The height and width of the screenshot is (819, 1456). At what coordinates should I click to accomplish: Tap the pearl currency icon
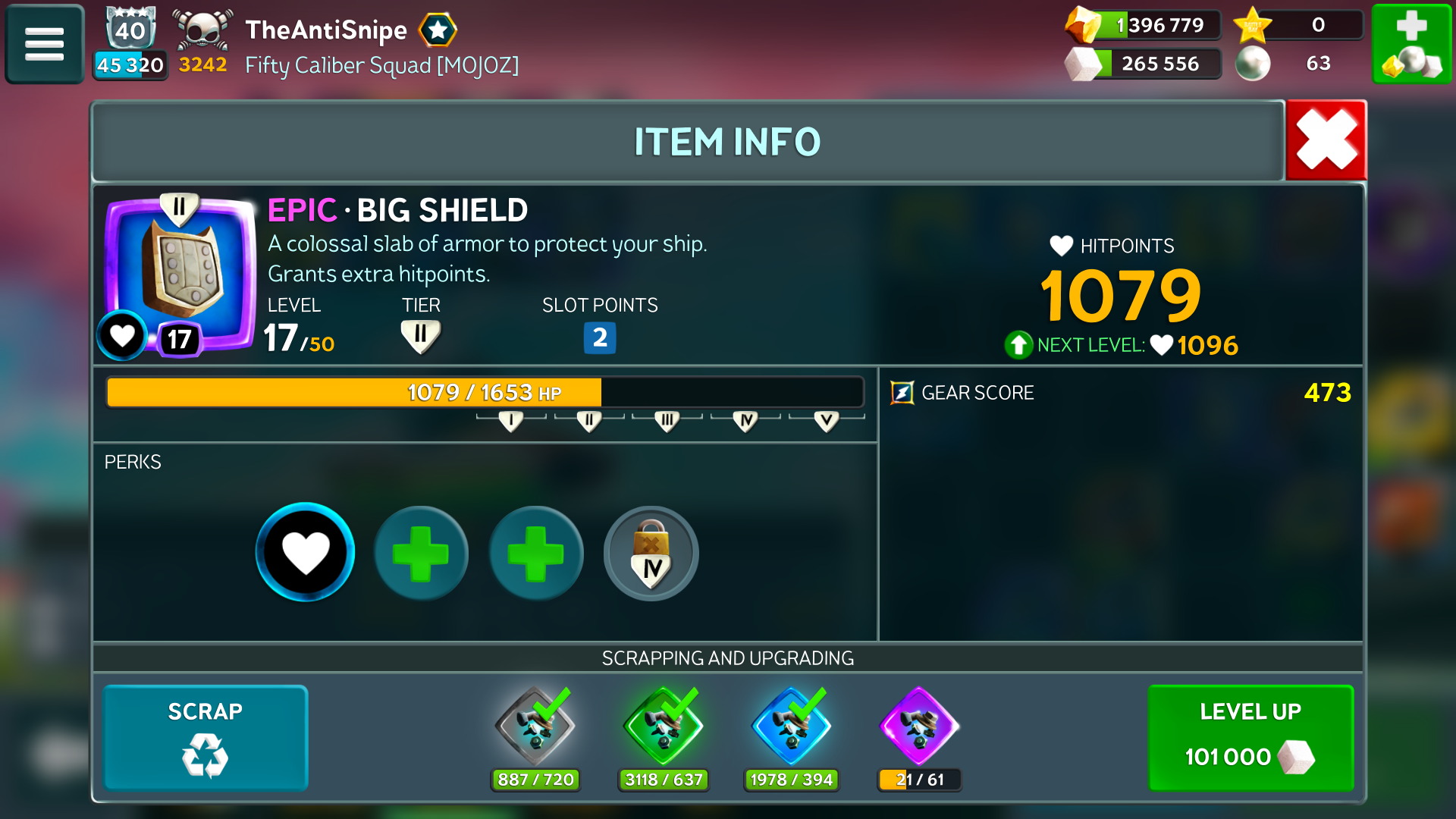pyautogui.click(x=1253, y=64)
